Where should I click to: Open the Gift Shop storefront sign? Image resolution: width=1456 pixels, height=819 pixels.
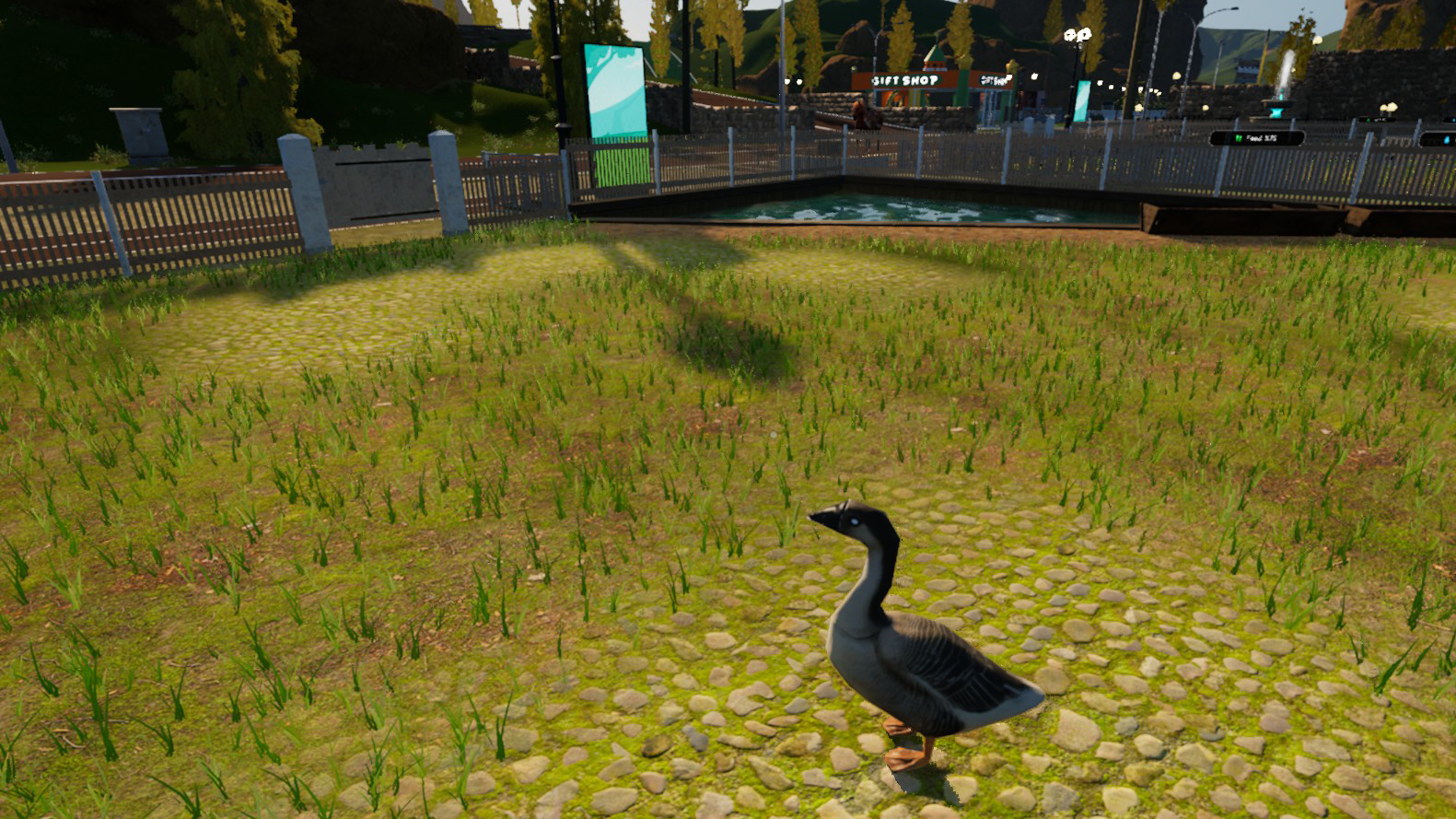point(904,81)
